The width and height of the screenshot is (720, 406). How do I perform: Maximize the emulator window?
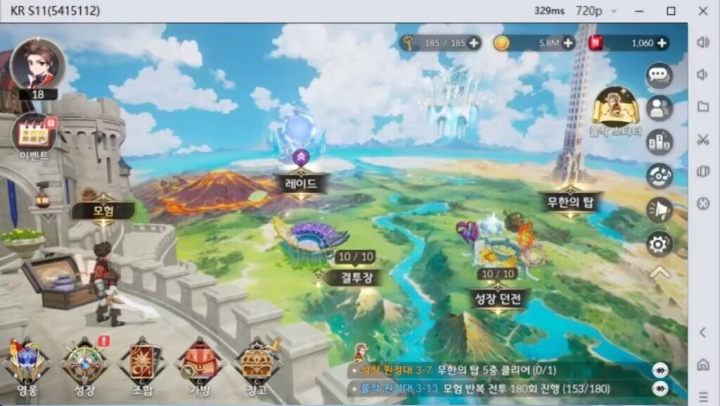pos(671,10)
